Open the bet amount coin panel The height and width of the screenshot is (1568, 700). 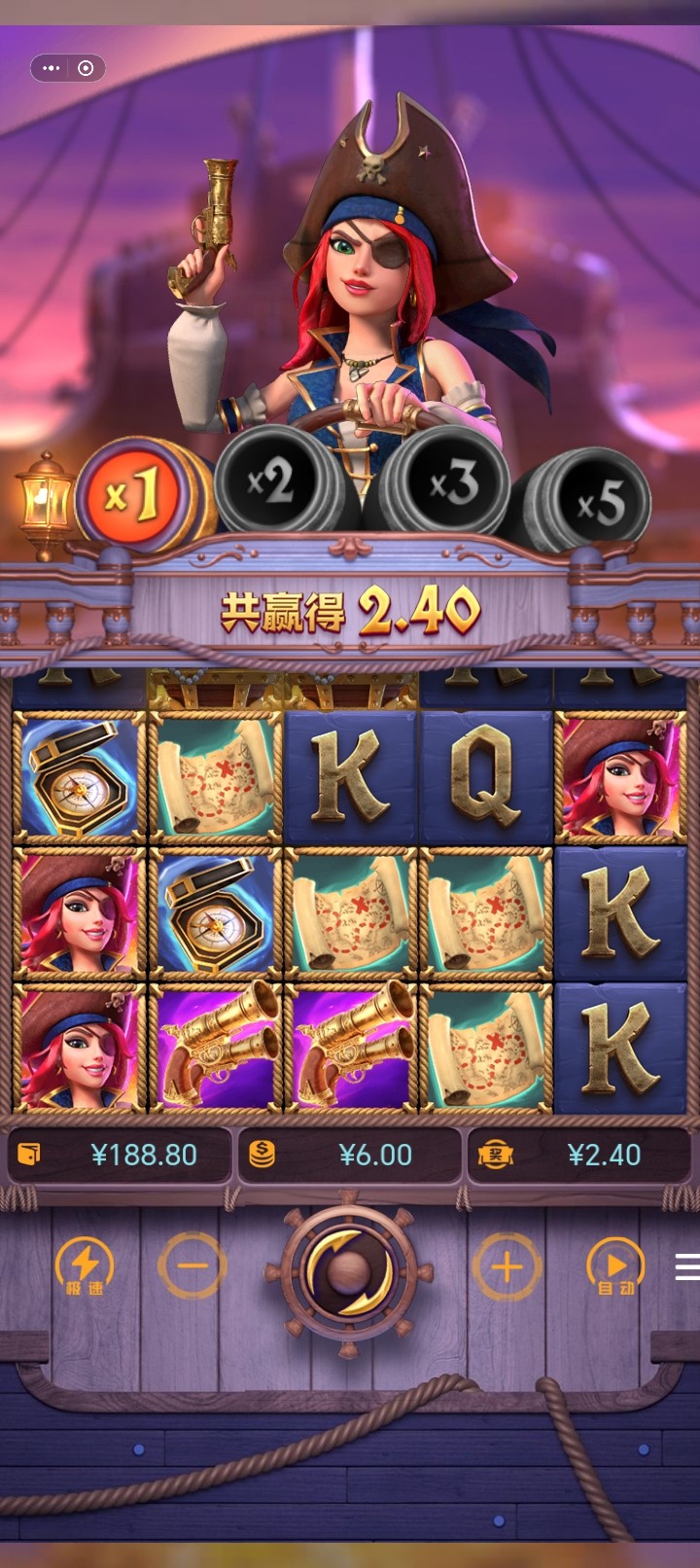click(x=349, y=1155)
